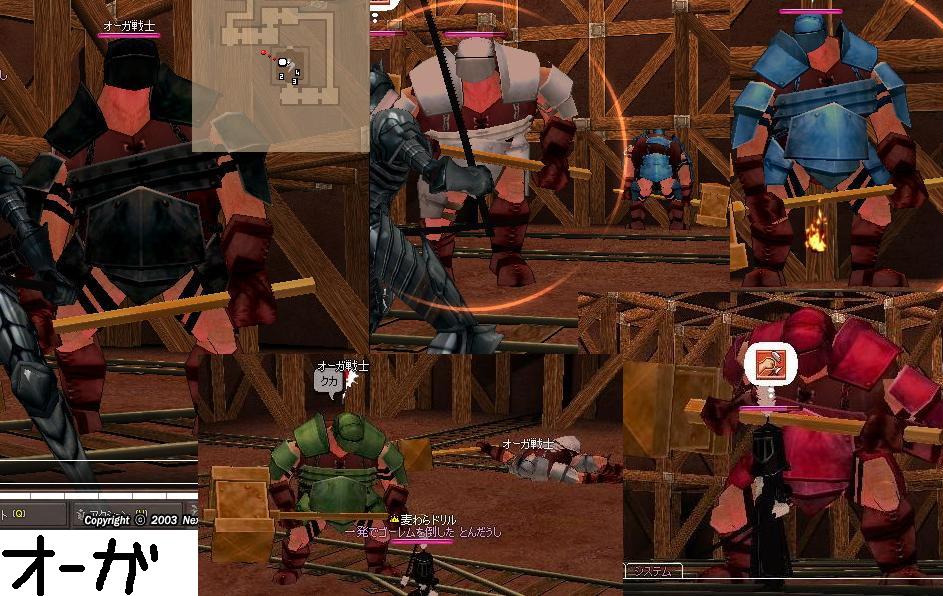The width and height of the screenshot is (943, 596).
Task: Select party member marker 4 on minimap
Action: point(297,72)
